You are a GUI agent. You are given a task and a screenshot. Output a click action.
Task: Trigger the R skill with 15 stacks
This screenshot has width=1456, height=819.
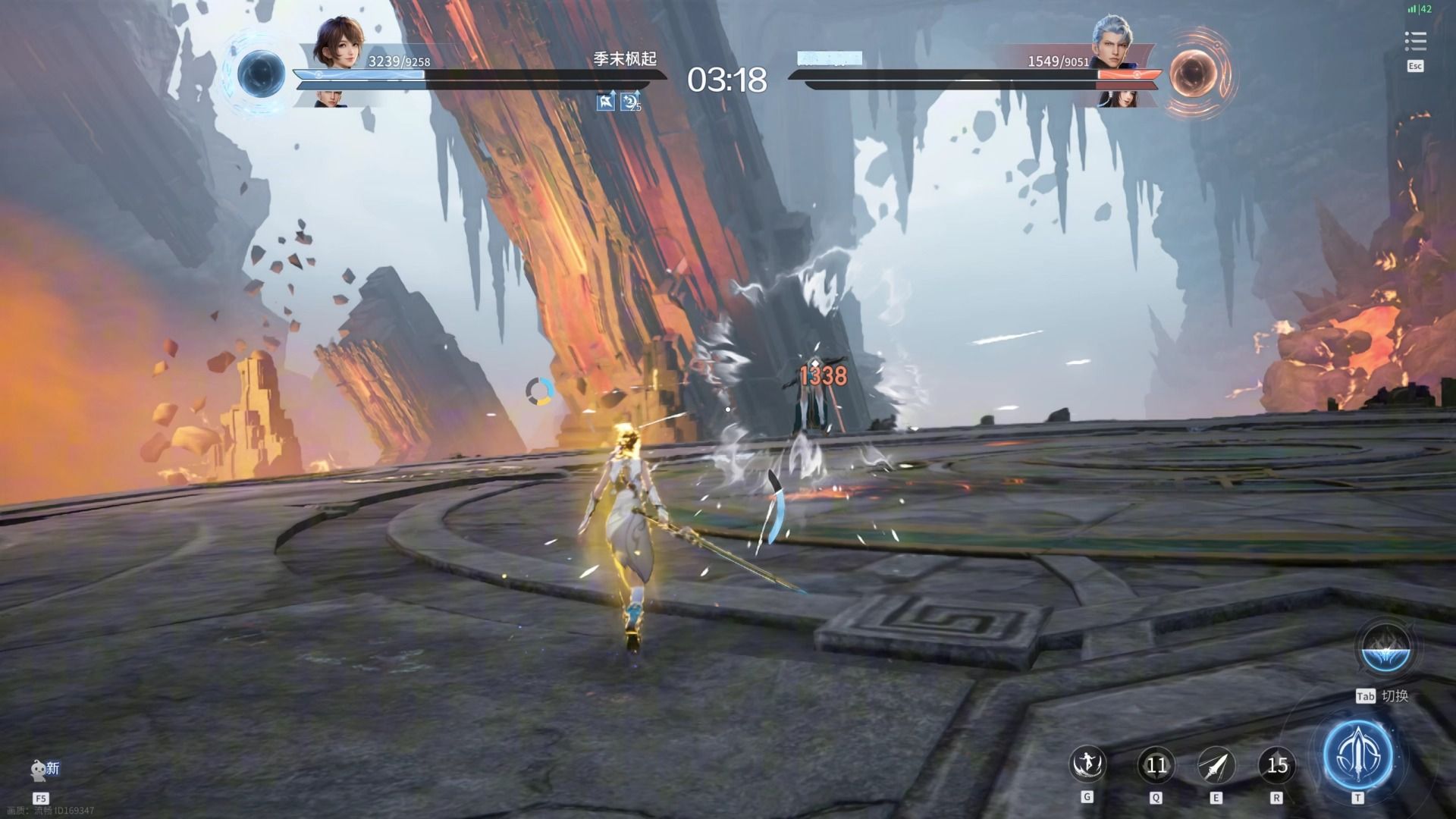(x=1278, y=764)
